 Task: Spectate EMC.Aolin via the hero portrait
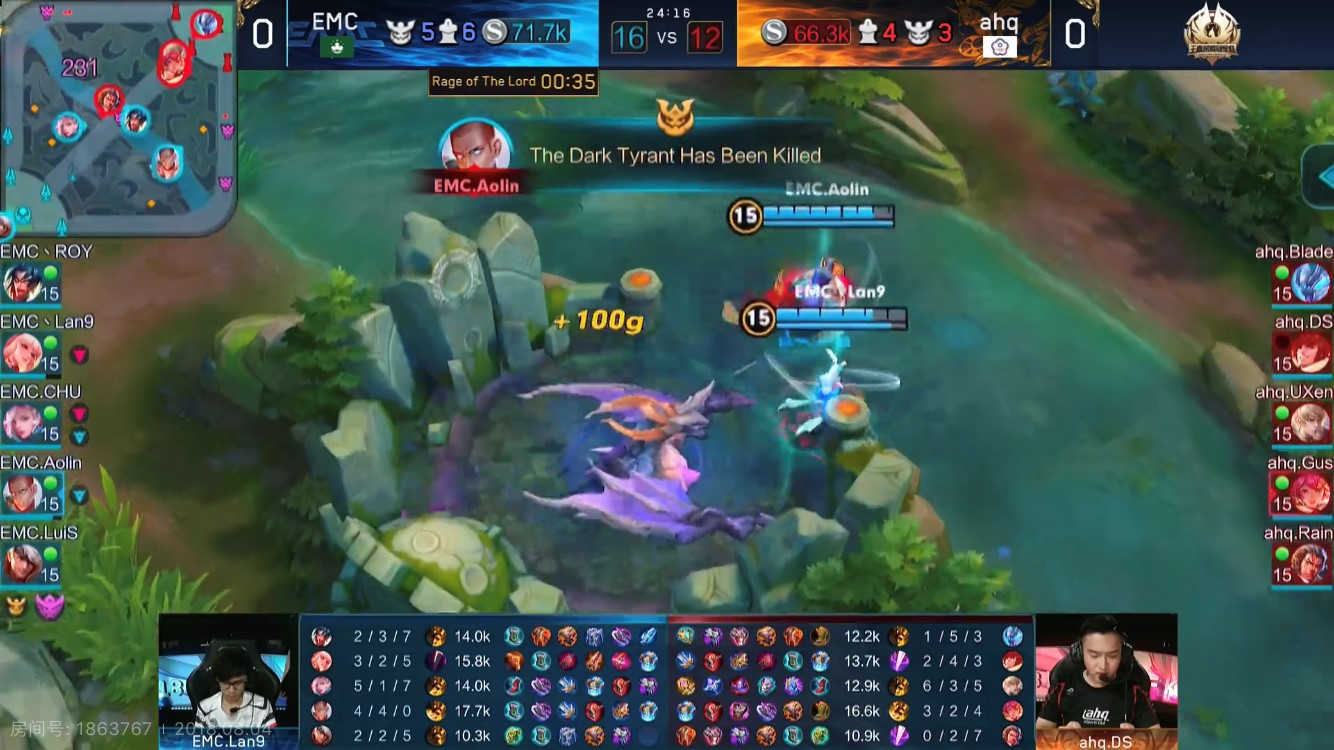(x=22, y=494)
